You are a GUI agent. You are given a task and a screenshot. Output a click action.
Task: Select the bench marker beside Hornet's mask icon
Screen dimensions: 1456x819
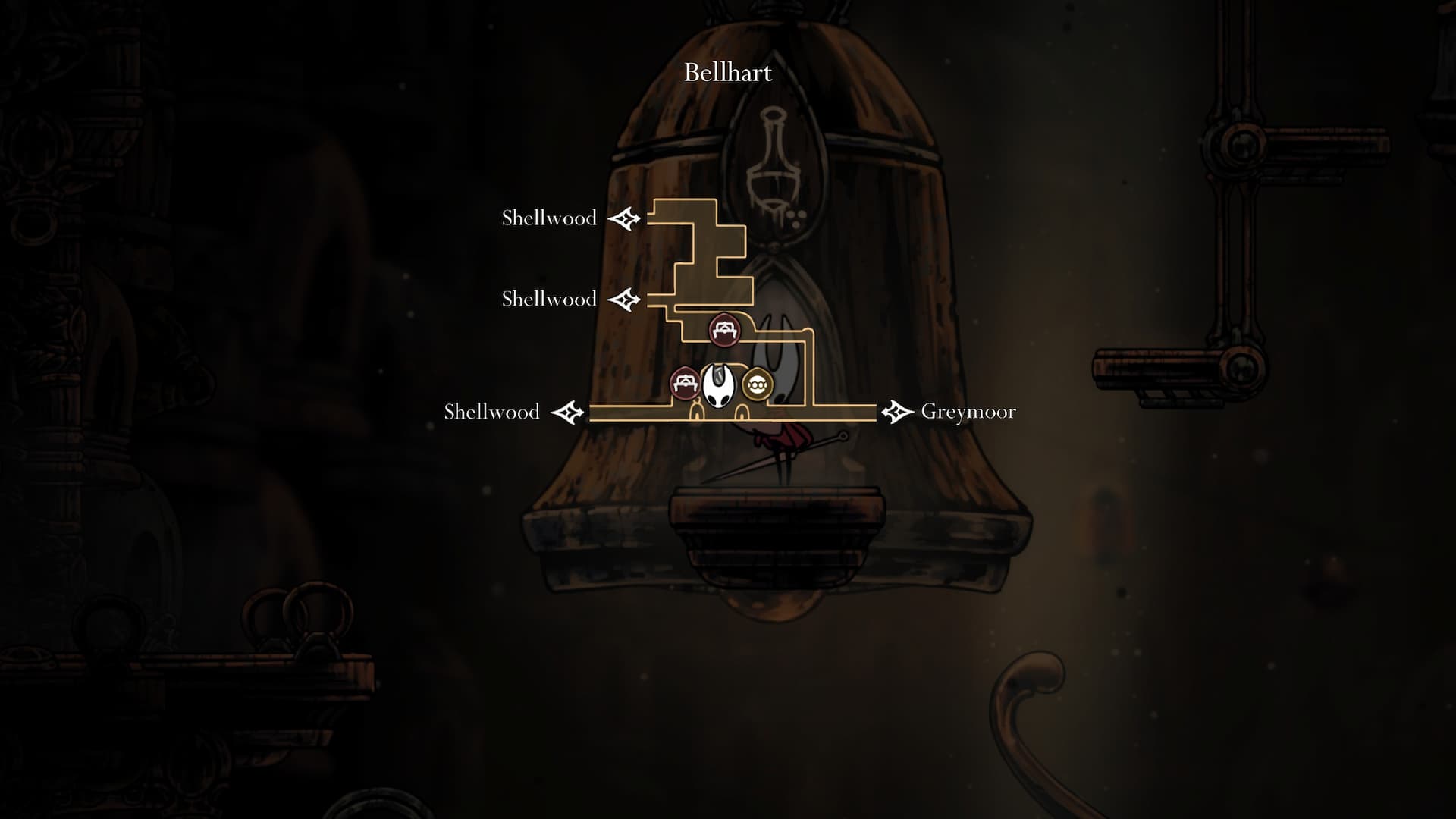coord(685,384)
